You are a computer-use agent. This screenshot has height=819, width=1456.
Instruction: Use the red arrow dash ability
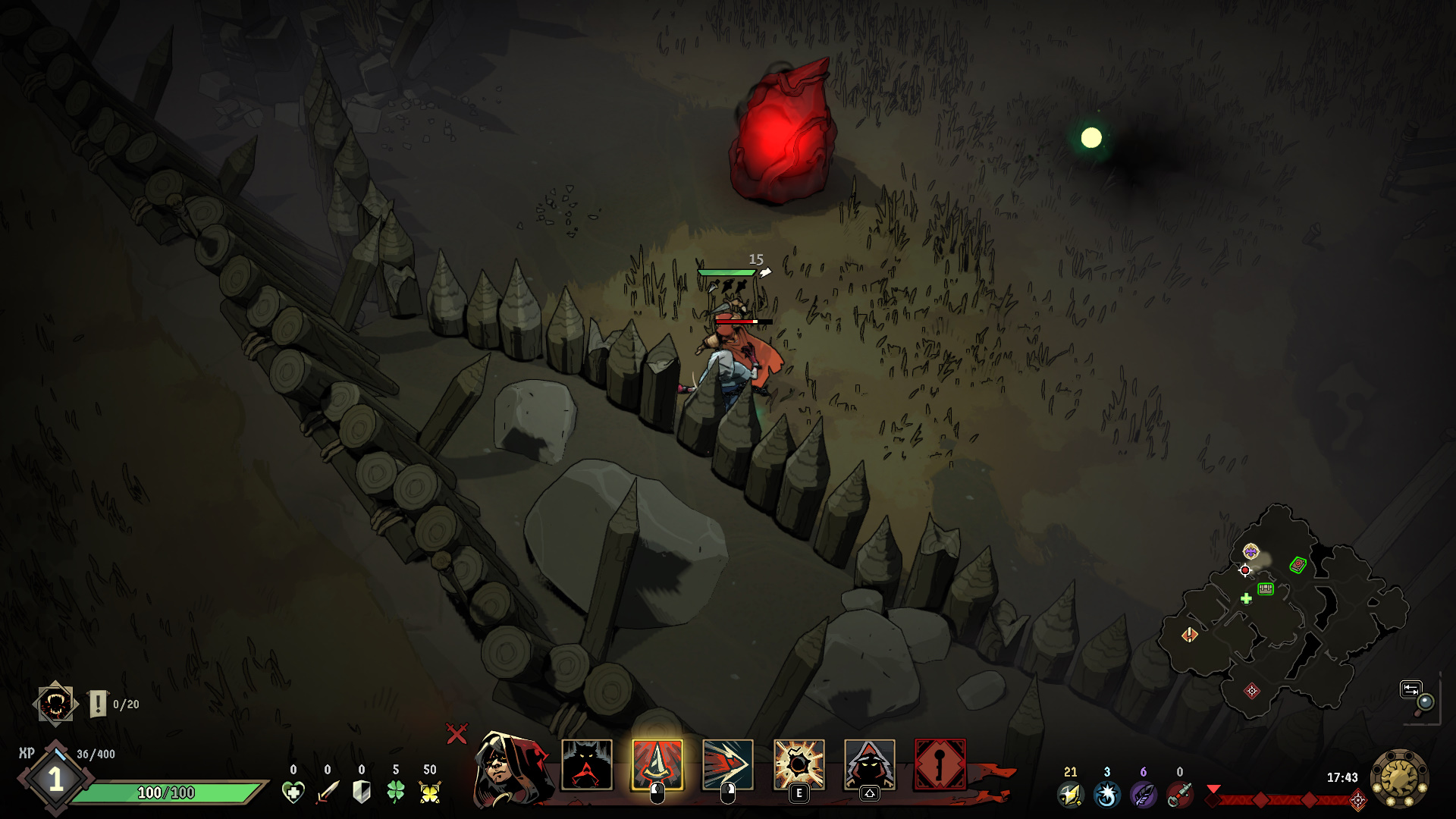click(x=727, y=765)
